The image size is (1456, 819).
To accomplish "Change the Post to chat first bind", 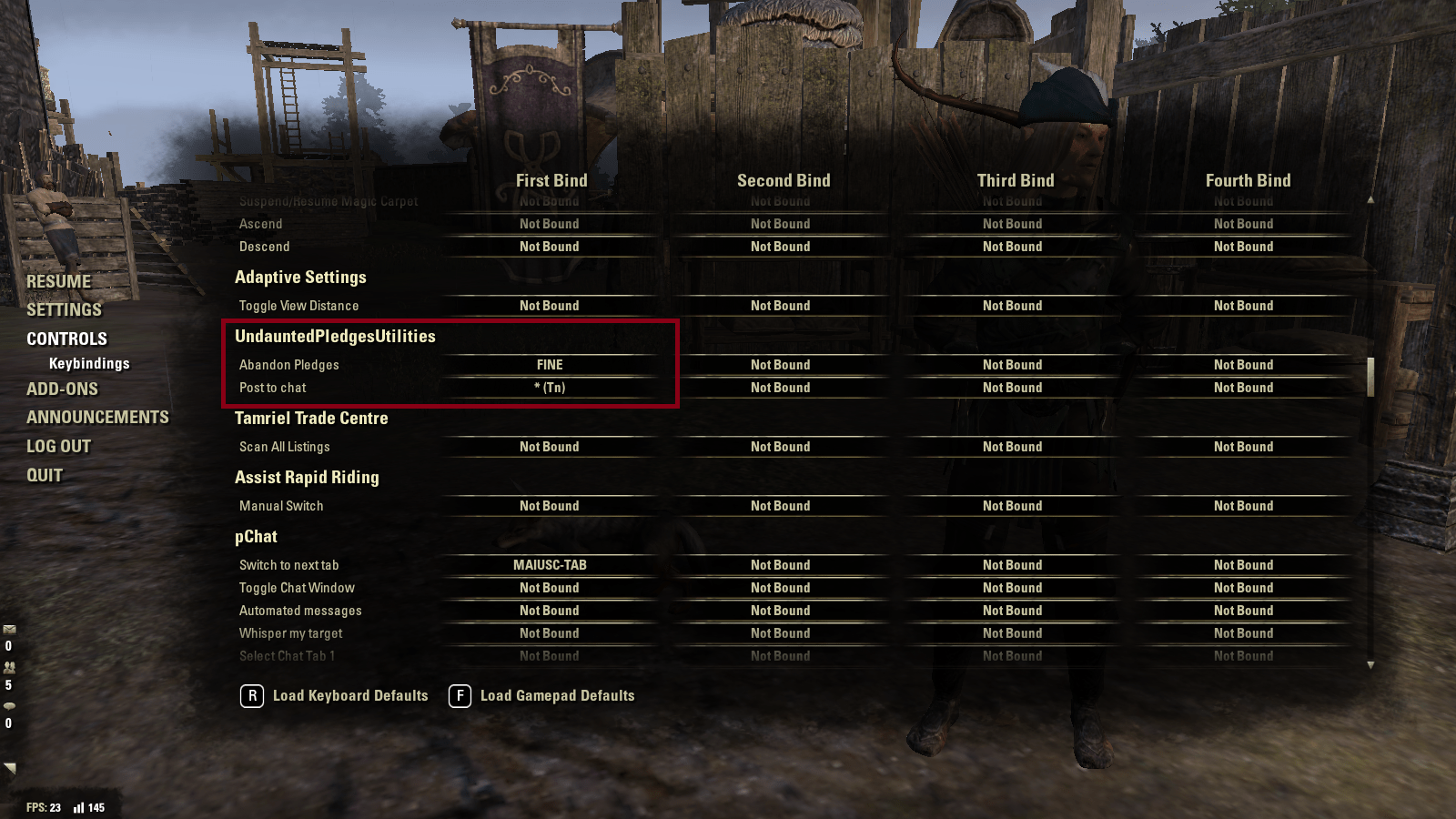I will (x=549, y=387).
